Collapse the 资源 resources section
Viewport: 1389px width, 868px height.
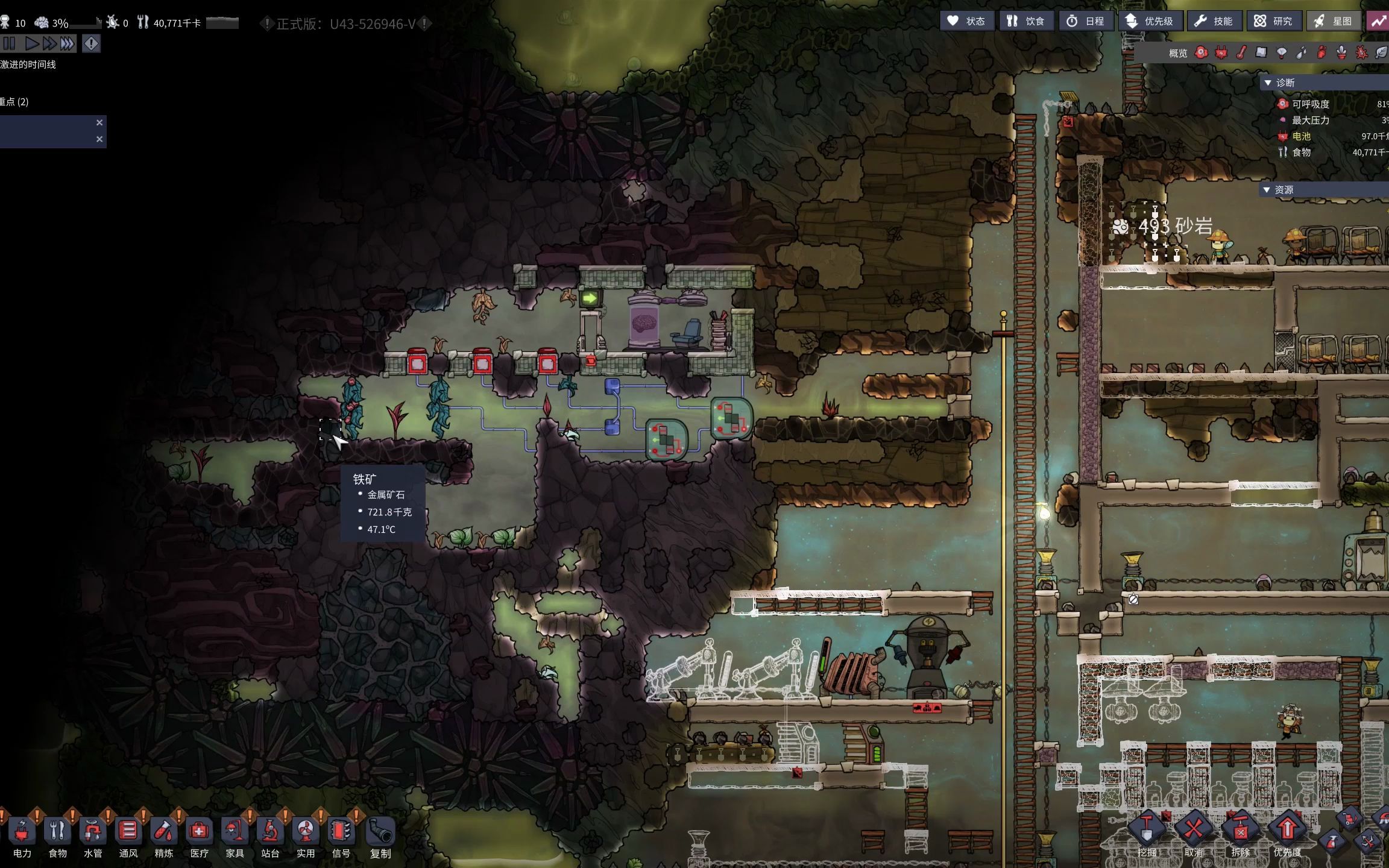[x=1267, y=190]
